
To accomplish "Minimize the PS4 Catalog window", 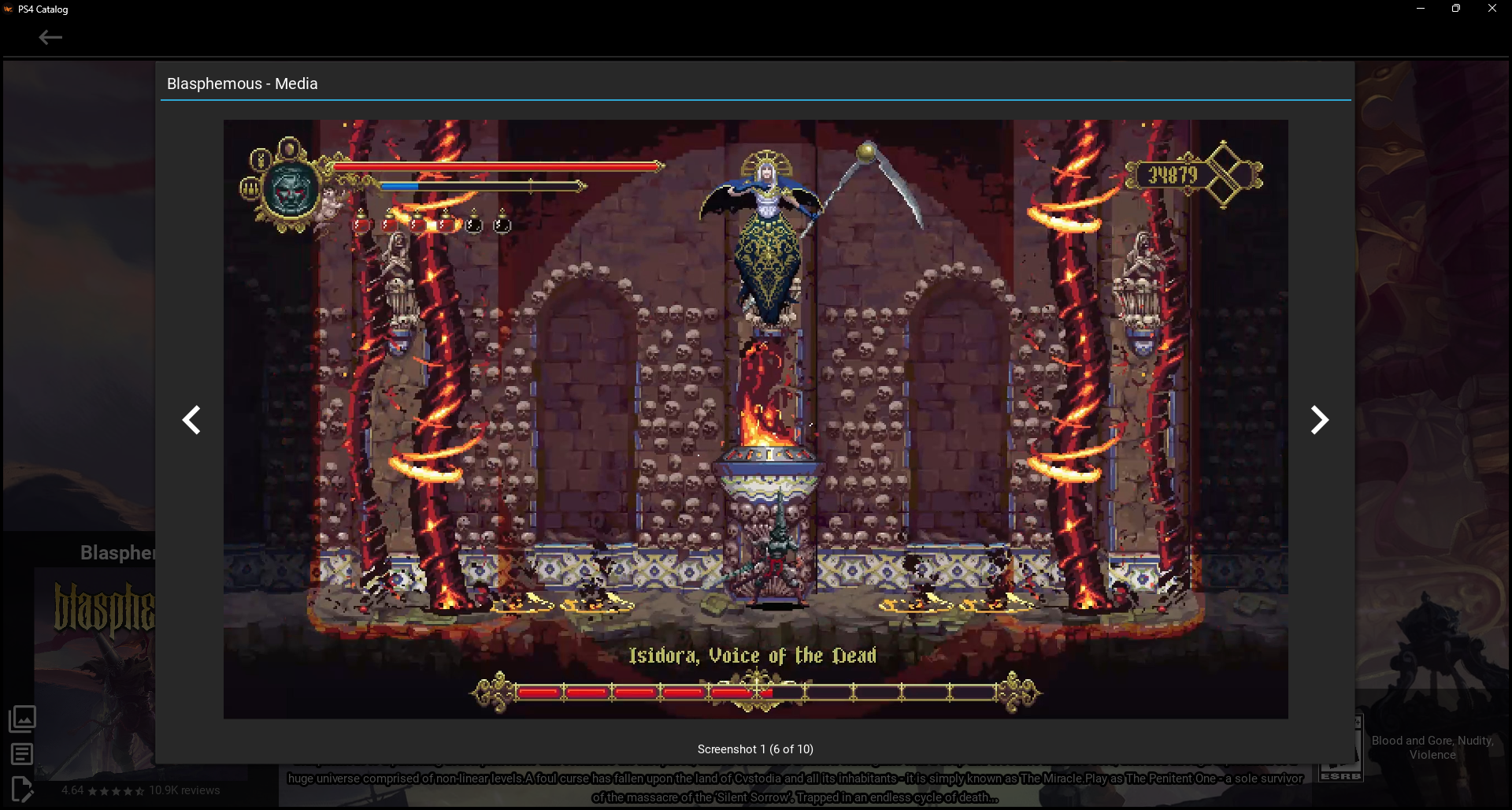I will click(x=1421, y=9).
